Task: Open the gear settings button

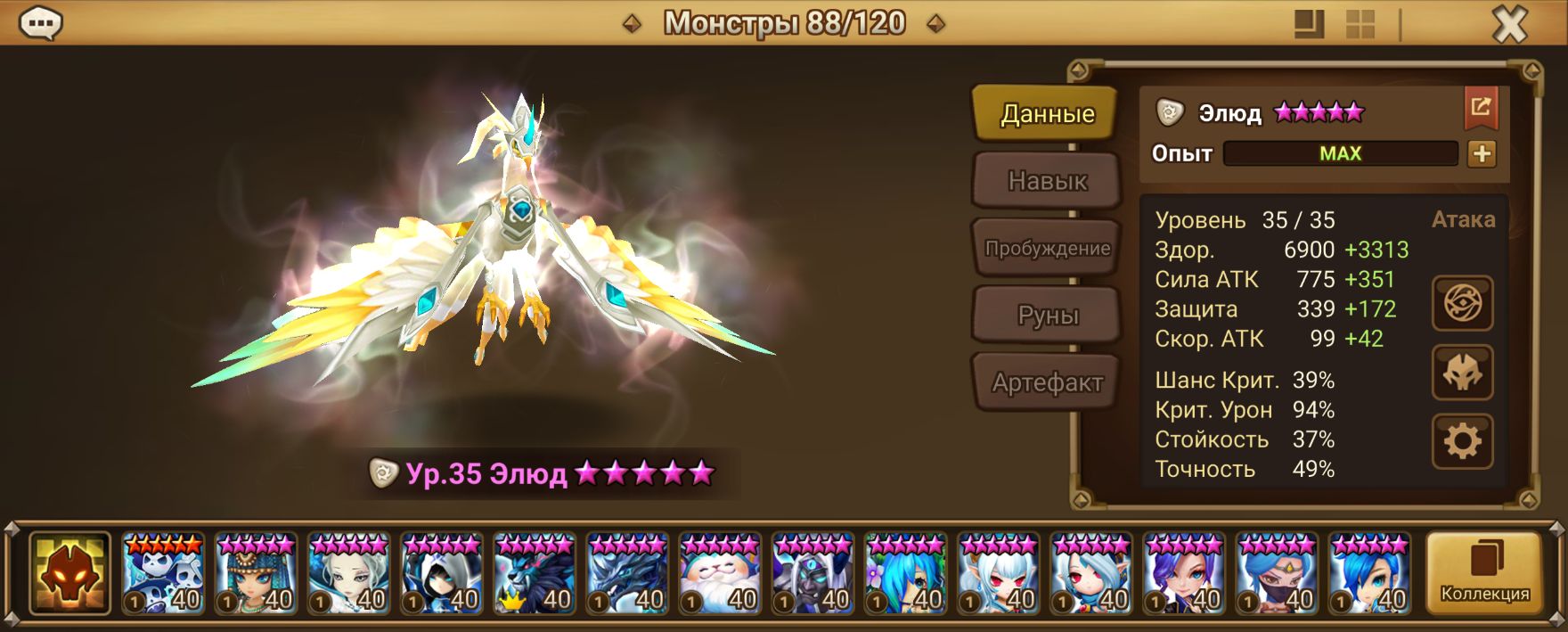Action: point(1462,441)
